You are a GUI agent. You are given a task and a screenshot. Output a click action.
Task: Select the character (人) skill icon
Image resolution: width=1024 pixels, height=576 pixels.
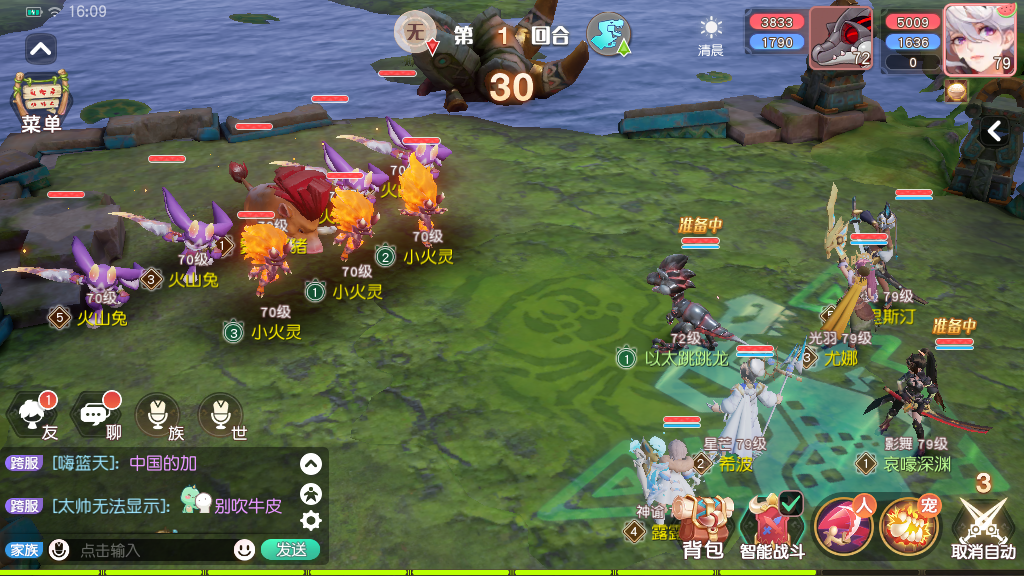[841, 526]
